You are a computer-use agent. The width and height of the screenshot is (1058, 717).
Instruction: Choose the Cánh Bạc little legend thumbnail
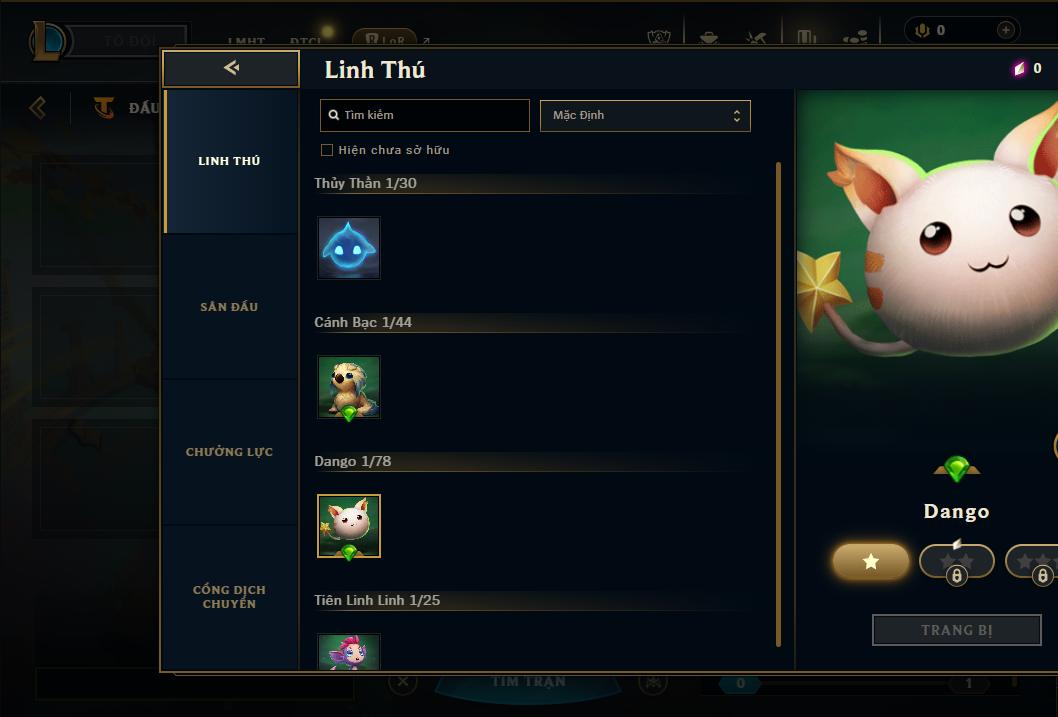pyautogui.click(x=349, y=387)
